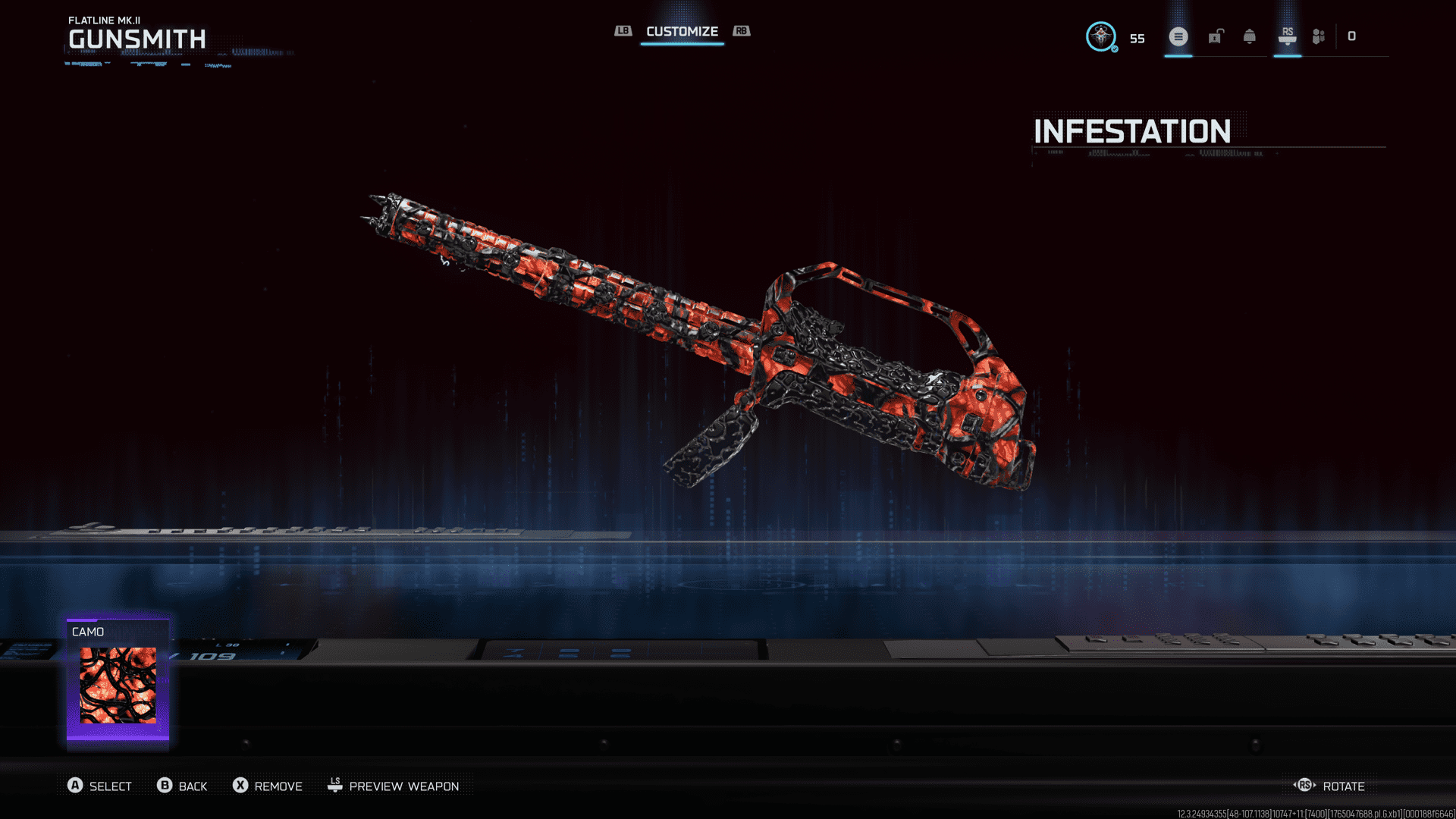
Task: Open the player profile emblem
Action: coord(1100,36)
